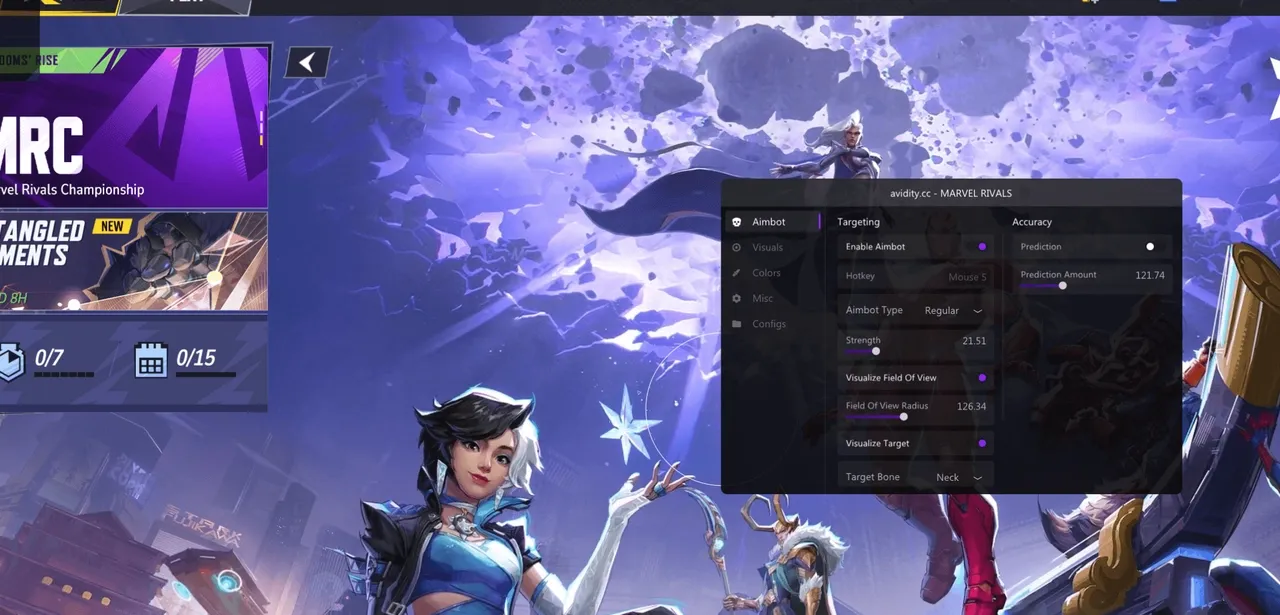Select the cube icon showing 0/7
Image resolution: width=1280 pixels, height=615 pixels.
tap(10, 361)
